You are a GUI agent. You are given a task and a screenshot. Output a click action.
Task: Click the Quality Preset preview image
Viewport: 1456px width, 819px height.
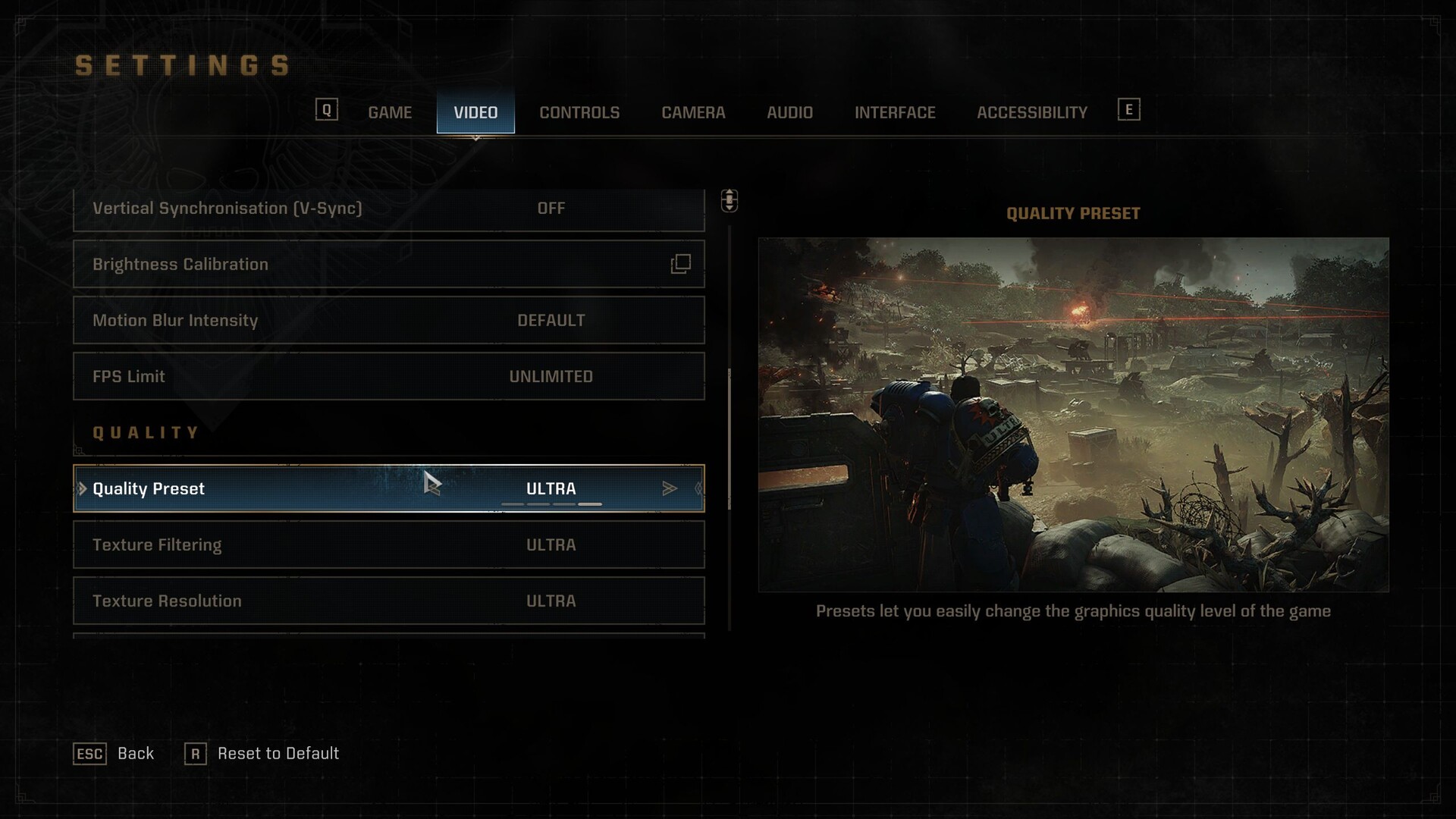[x=1073, y=414]
